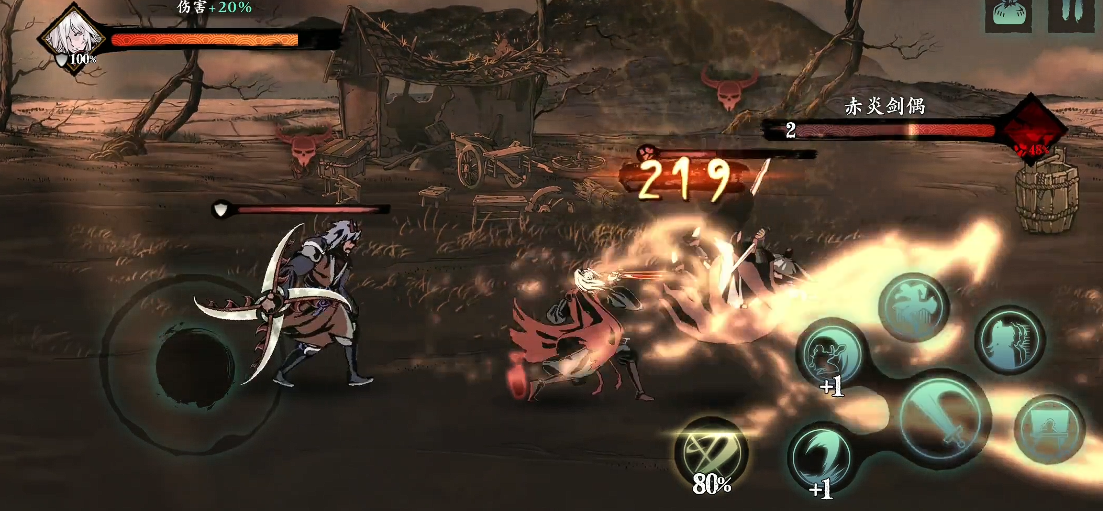Trigger the ultimate skill showing 80%

click(x=711, y=453)
